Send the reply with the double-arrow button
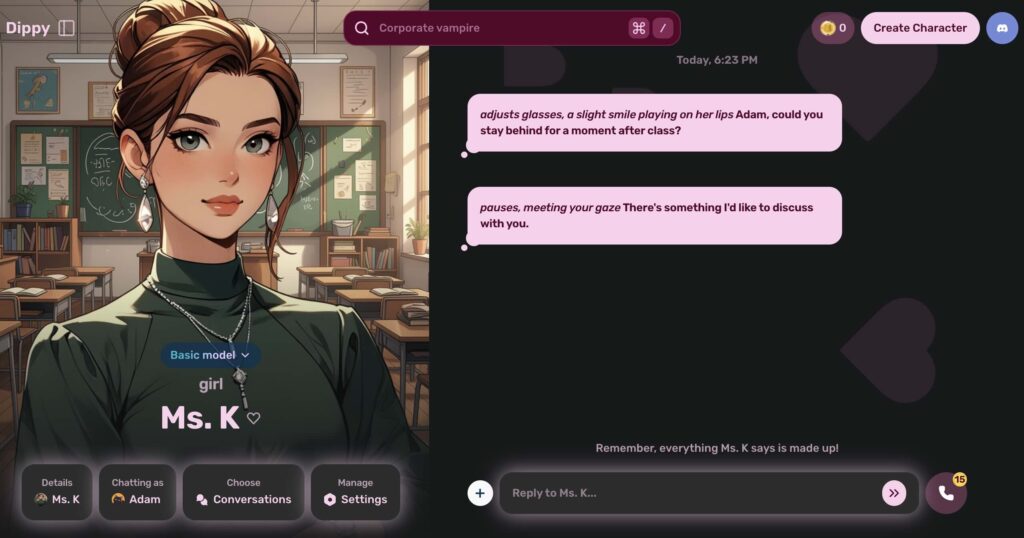Viewport: 1024px width, 538px height. (893, 493)
